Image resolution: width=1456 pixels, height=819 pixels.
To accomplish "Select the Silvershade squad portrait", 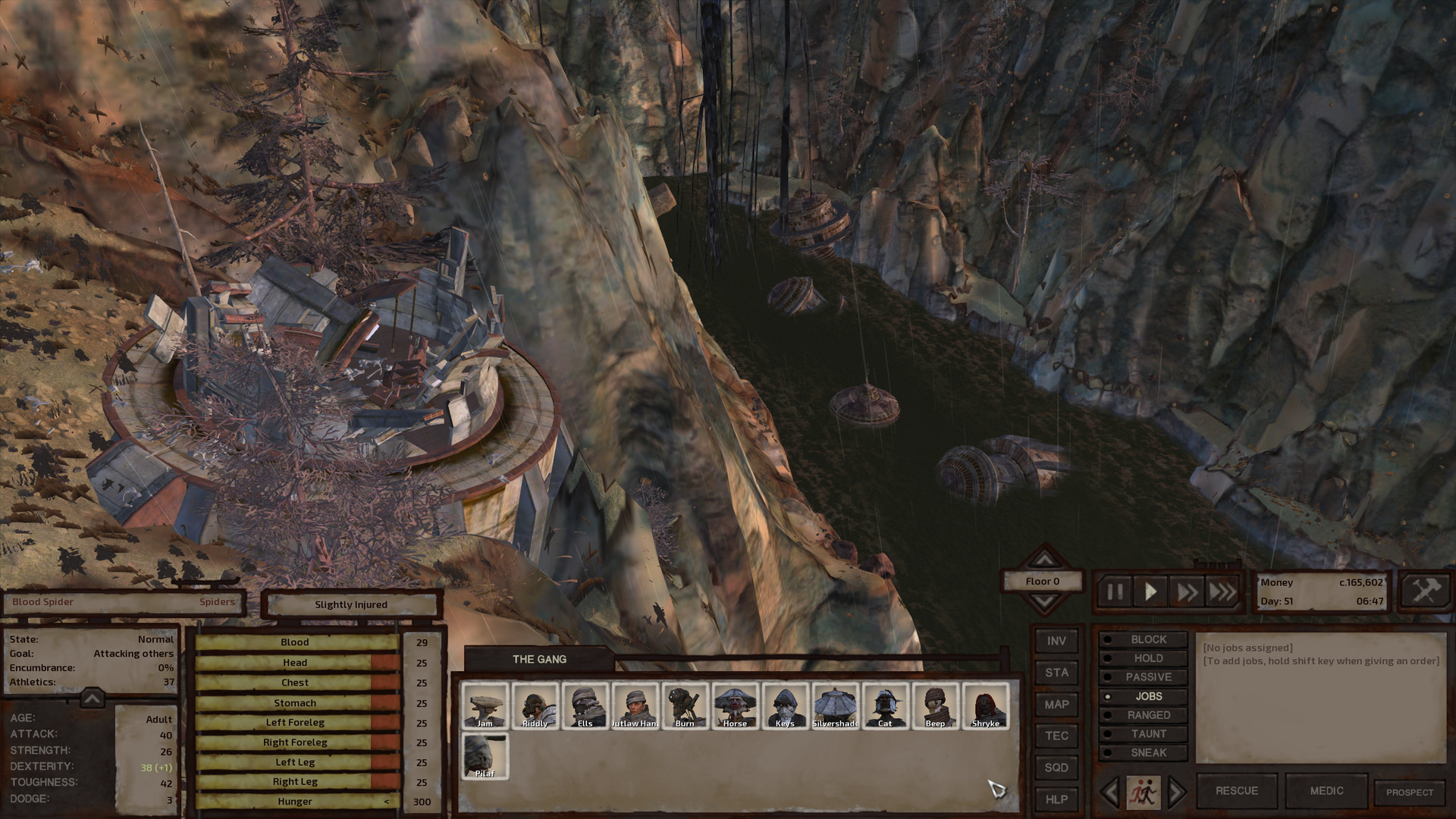I will point(835,706).
